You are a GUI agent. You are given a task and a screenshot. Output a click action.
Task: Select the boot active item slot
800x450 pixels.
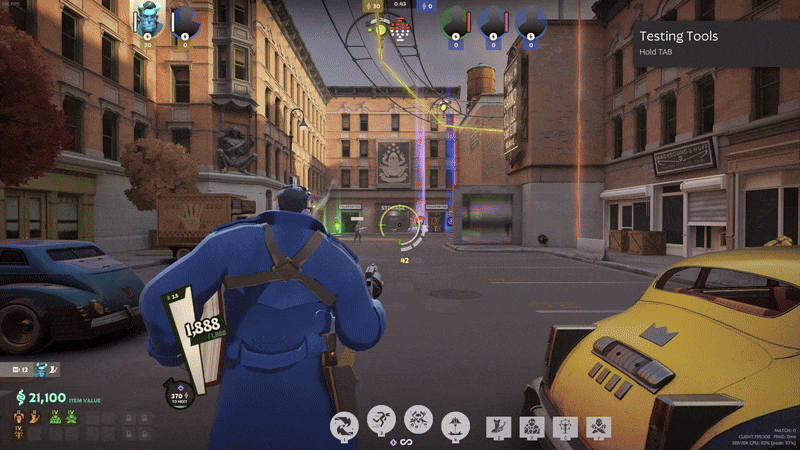(x=498, y=427)
